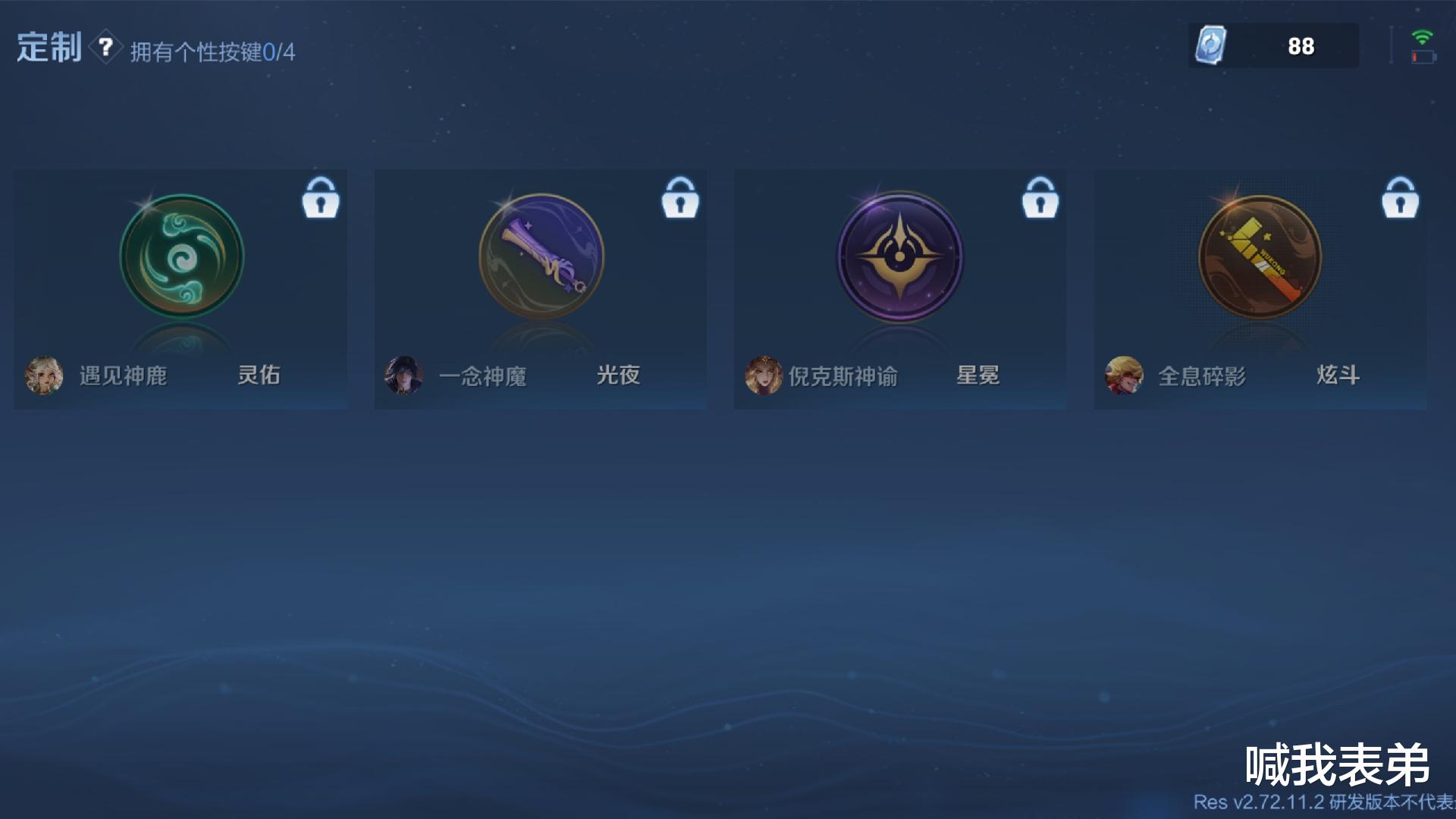Unlock the 一念神魔 personalized button
The width and height of the screenshot is (1456, 819).
pos(680,199)
